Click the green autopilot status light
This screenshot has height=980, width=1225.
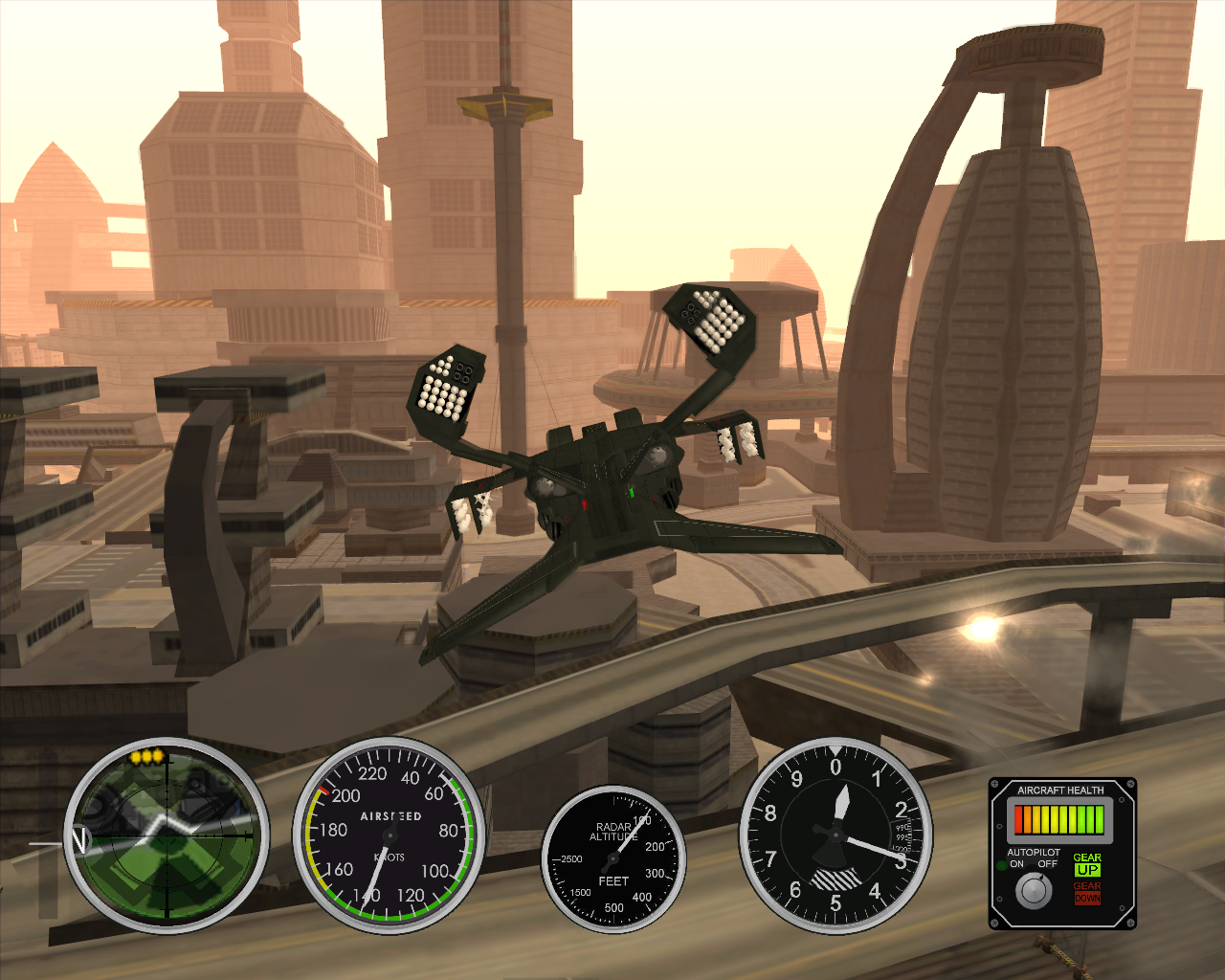pyautogui.click(x=1002, y=865)
